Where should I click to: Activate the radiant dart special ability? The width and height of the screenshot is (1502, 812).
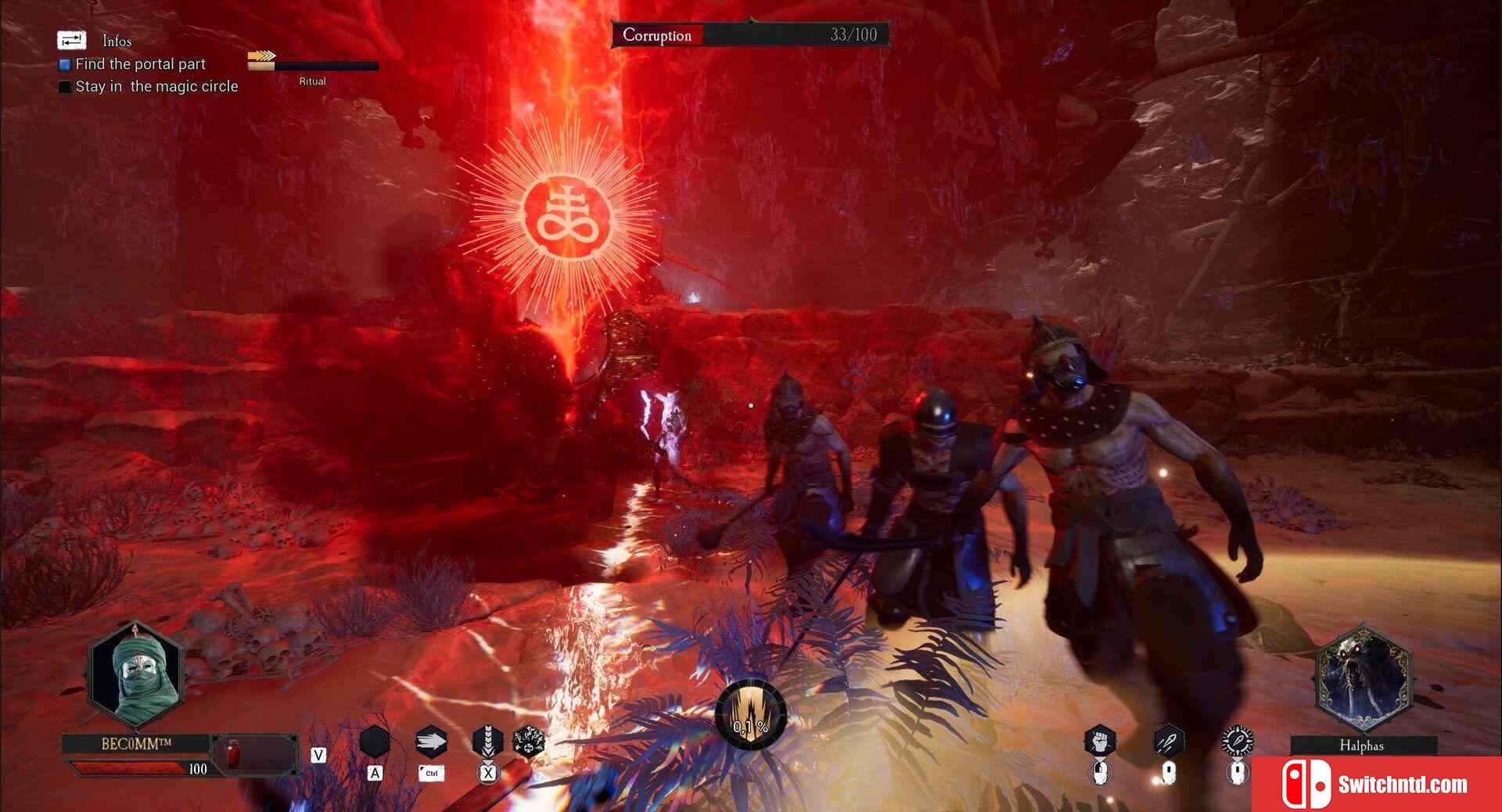1237,740
